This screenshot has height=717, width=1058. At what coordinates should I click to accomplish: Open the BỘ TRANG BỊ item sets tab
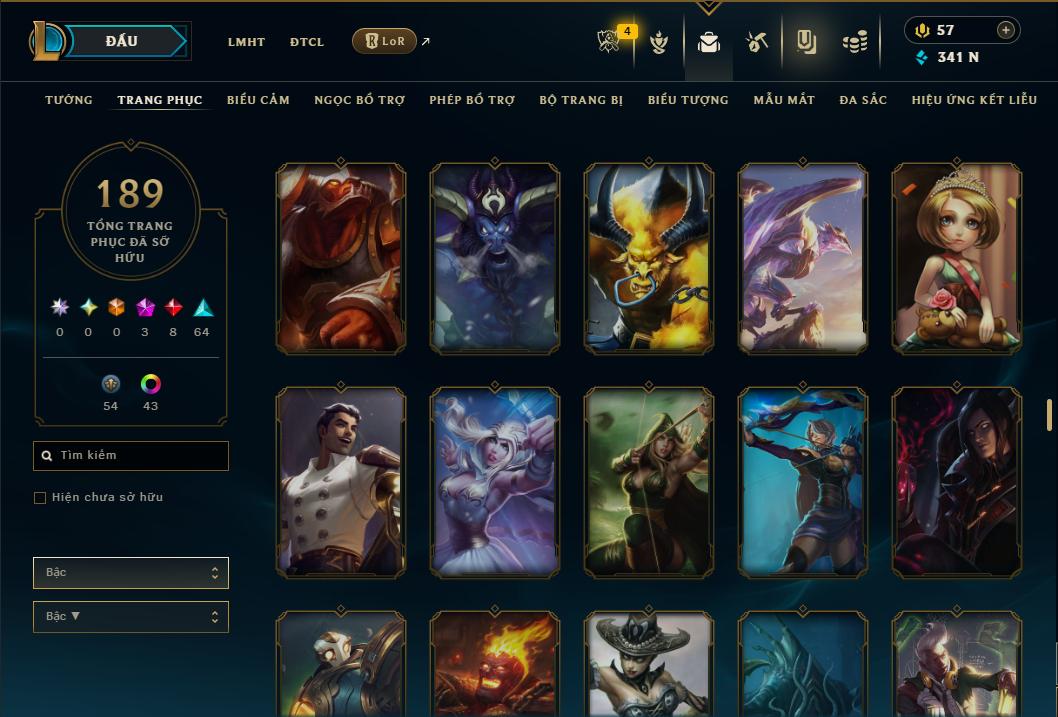[581, 100]
